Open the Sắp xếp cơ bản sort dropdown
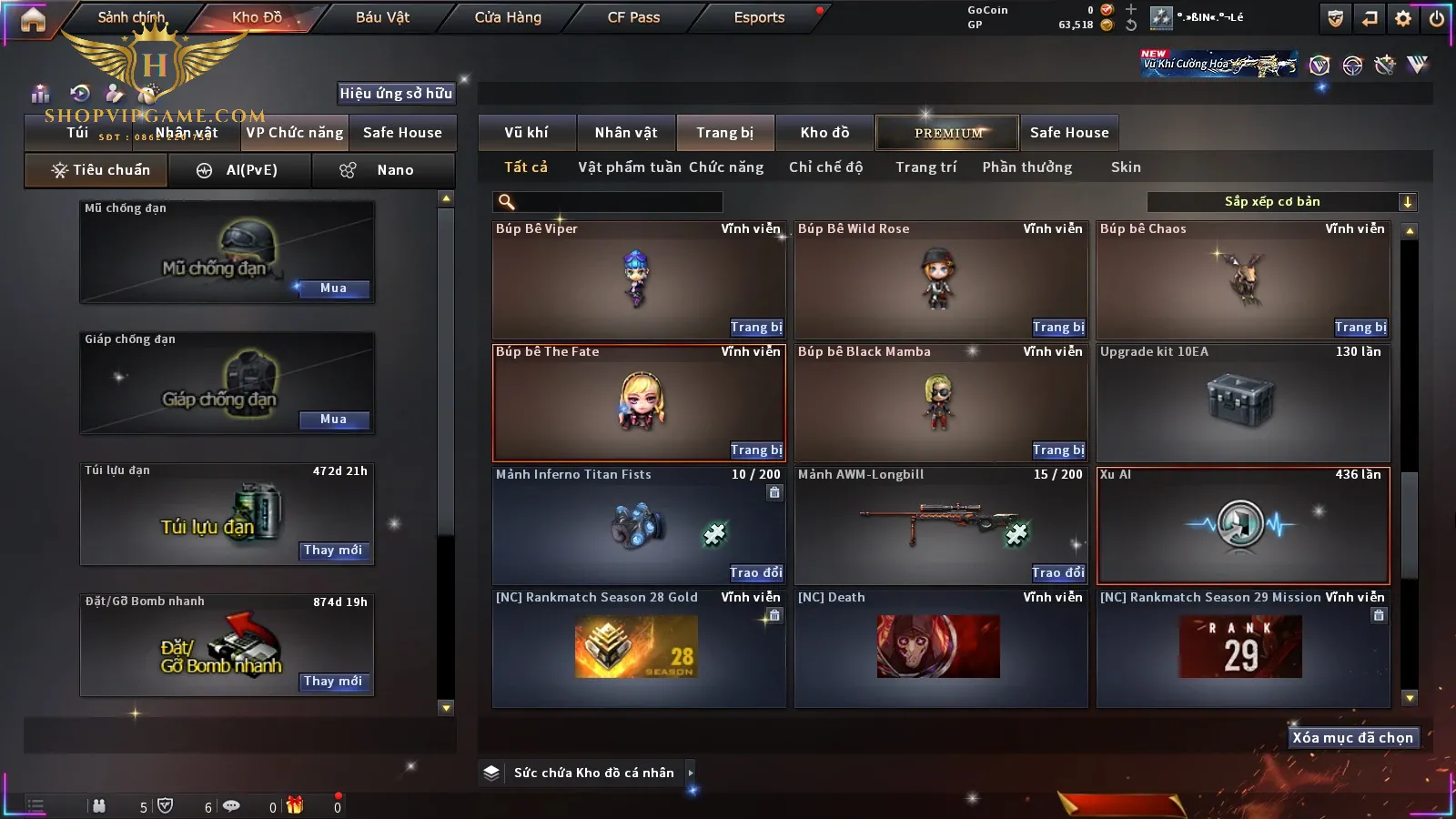This screenshot has width=1456, height=819. [x=1280, y=202]
